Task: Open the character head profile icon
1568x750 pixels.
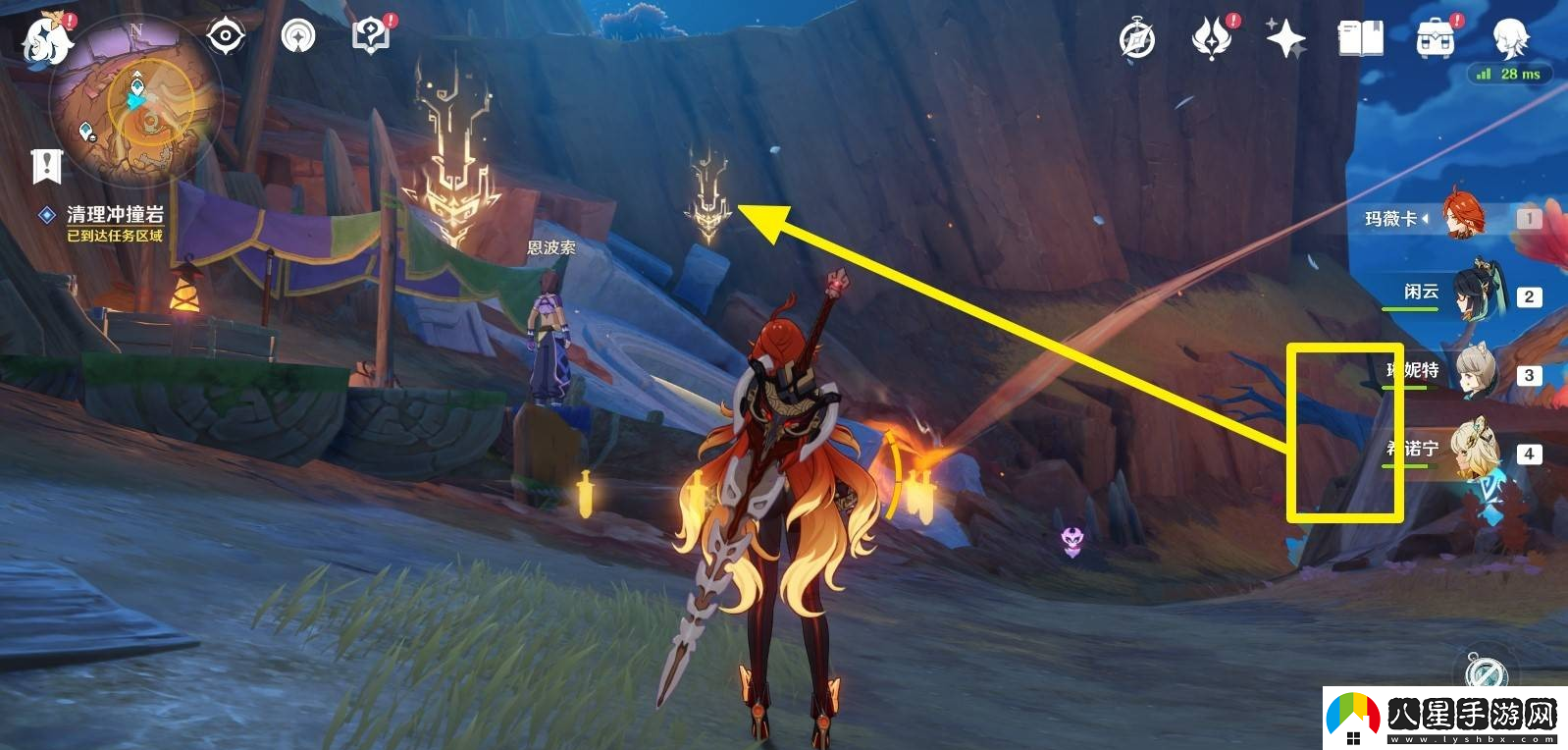Action: (1509, 37)
